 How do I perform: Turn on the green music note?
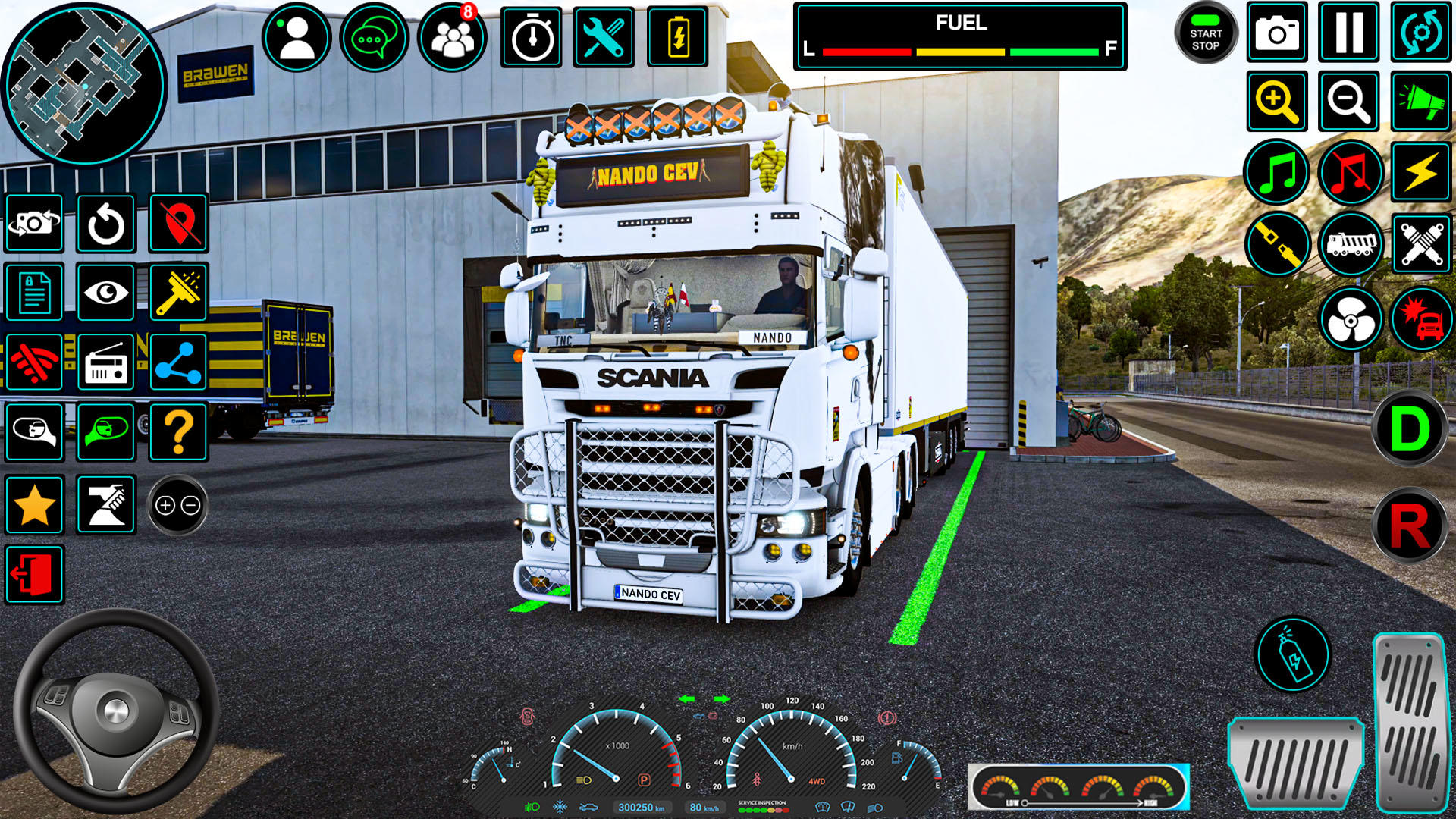pyautogui.click(x=1277, y=172)
